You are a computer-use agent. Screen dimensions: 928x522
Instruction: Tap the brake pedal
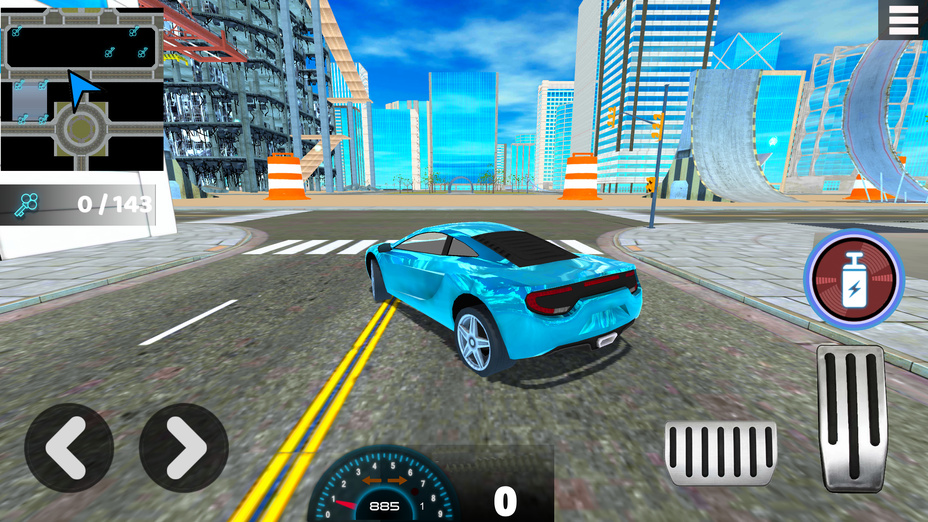[x=720, y=453]
